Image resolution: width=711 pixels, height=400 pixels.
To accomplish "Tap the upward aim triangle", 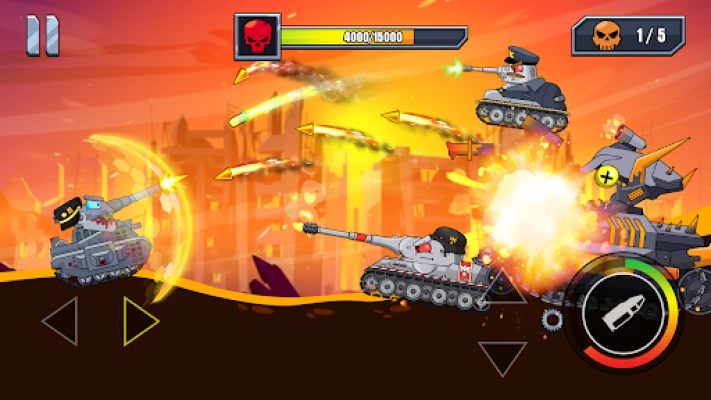I will [x=503, y=289].
